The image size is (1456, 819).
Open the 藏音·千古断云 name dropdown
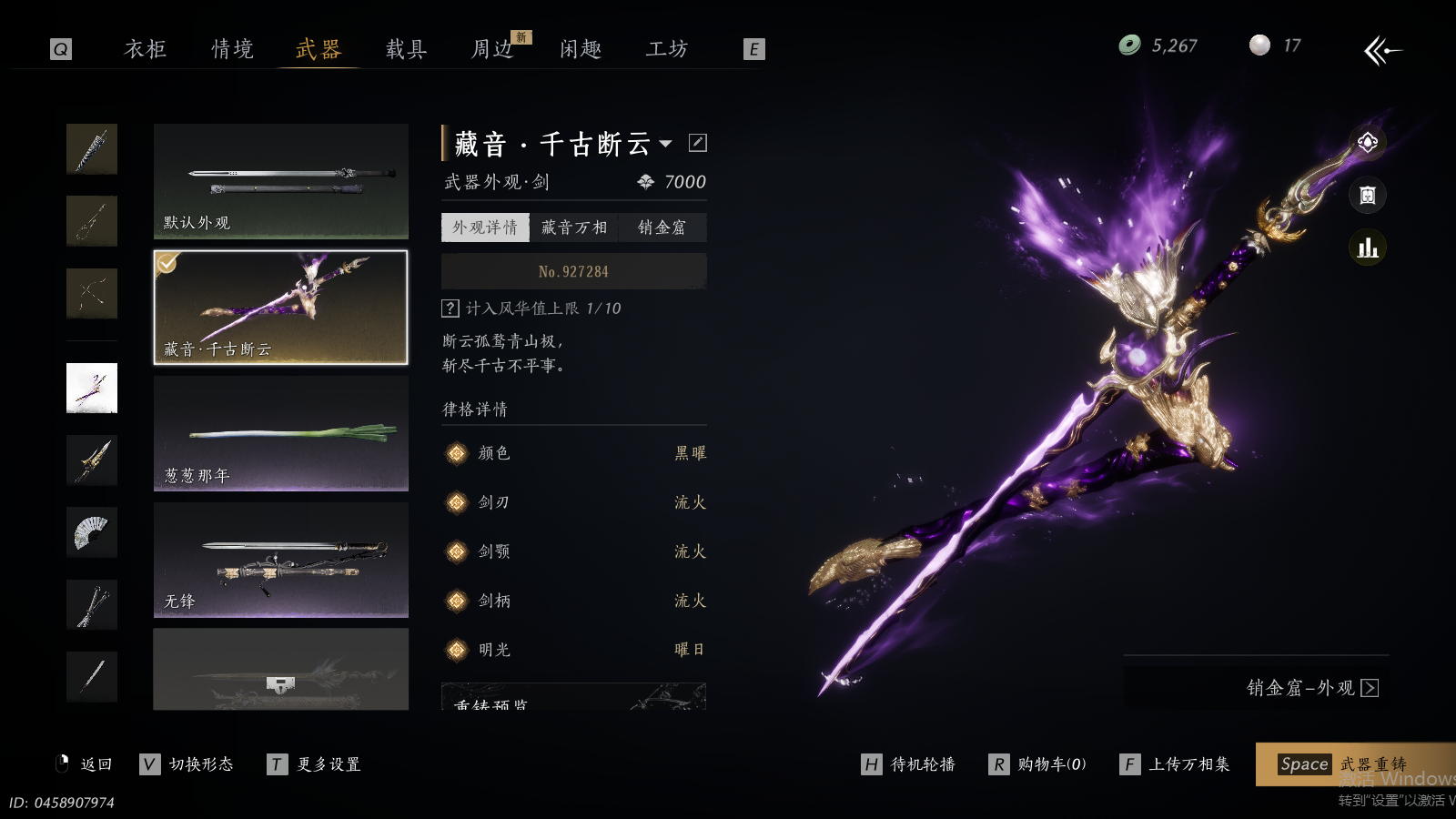(666, 144)
